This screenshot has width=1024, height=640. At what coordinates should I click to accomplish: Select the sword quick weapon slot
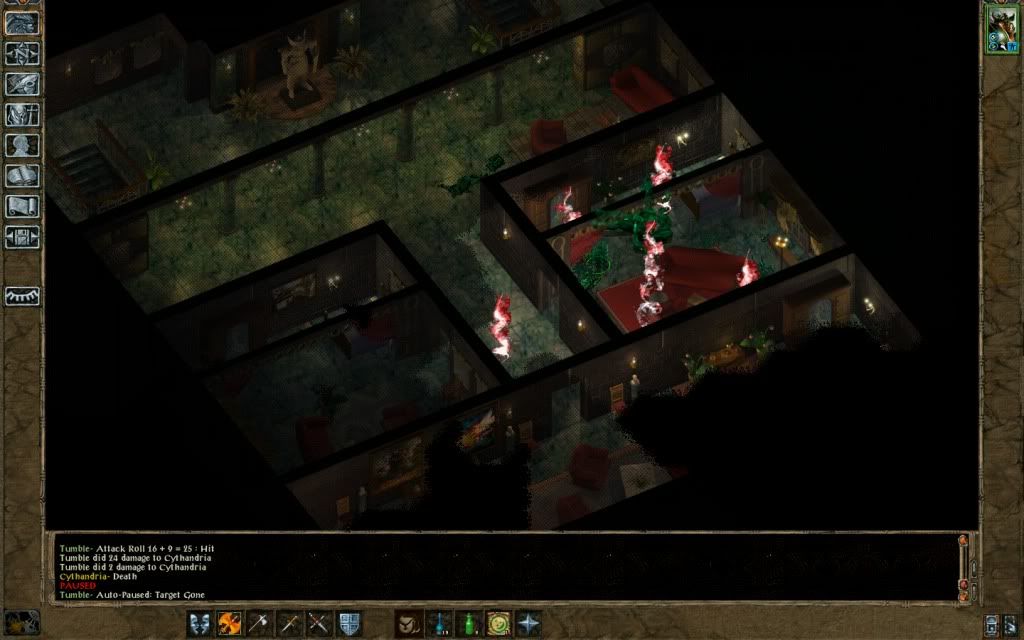[289, 623]
